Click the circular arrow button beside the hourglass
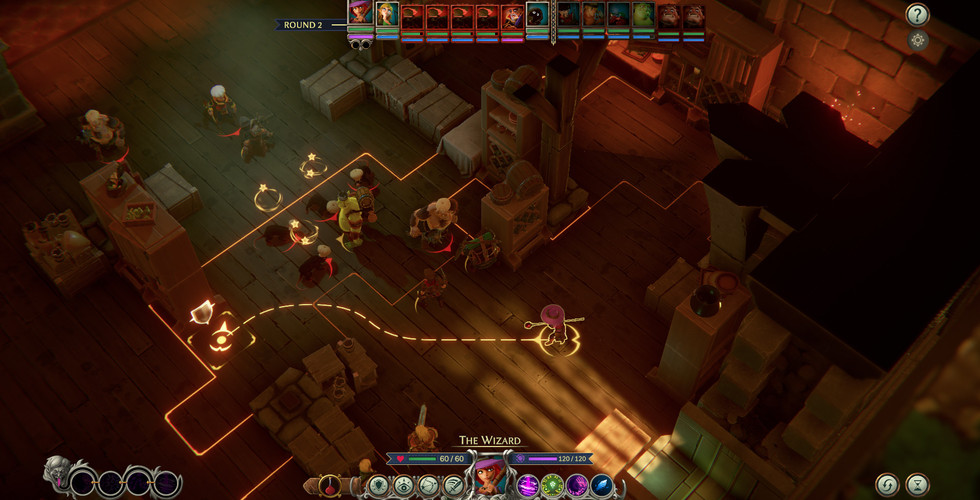980x500 pixels. [x=887, y=485]
